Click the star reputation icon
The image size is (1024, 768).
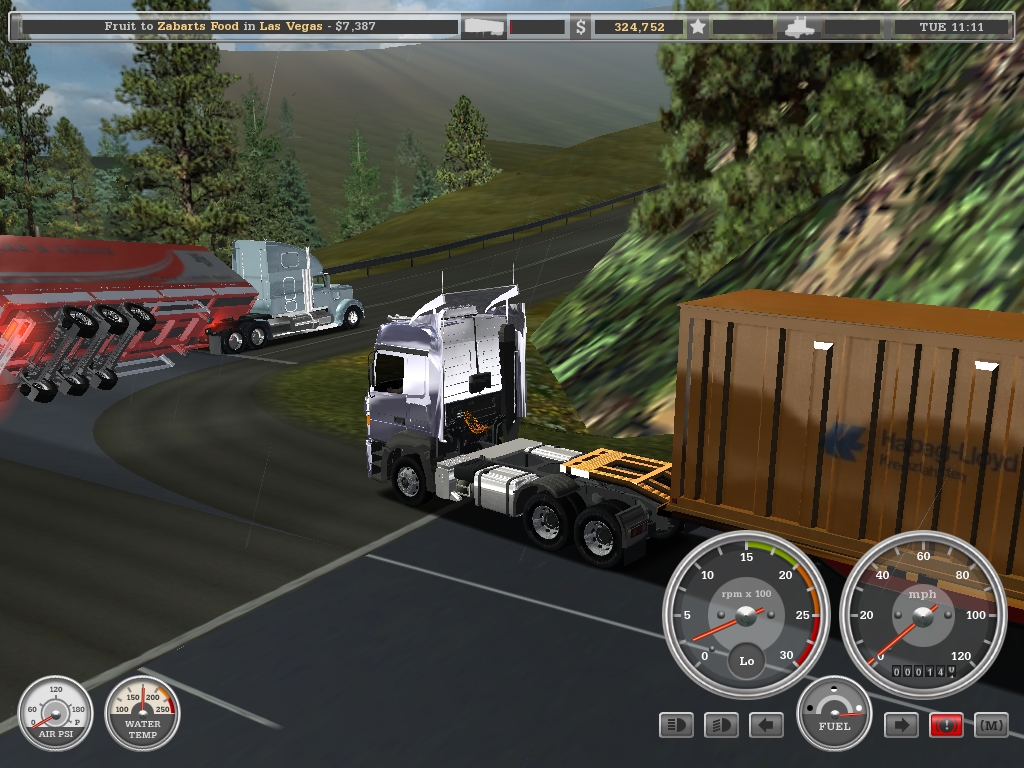tap(698, 27)
